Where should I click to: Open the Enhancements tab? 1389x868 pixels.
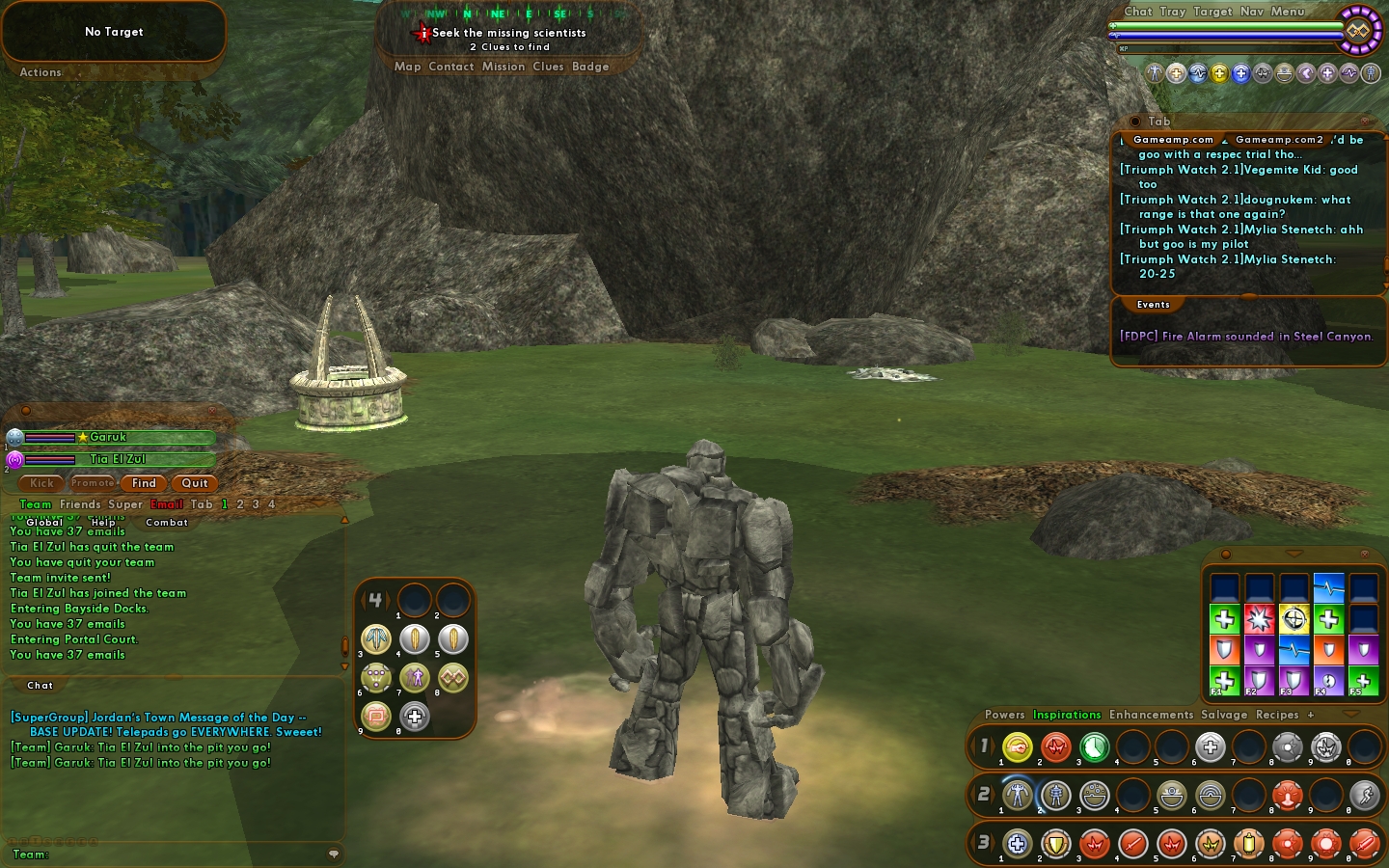1151,715
